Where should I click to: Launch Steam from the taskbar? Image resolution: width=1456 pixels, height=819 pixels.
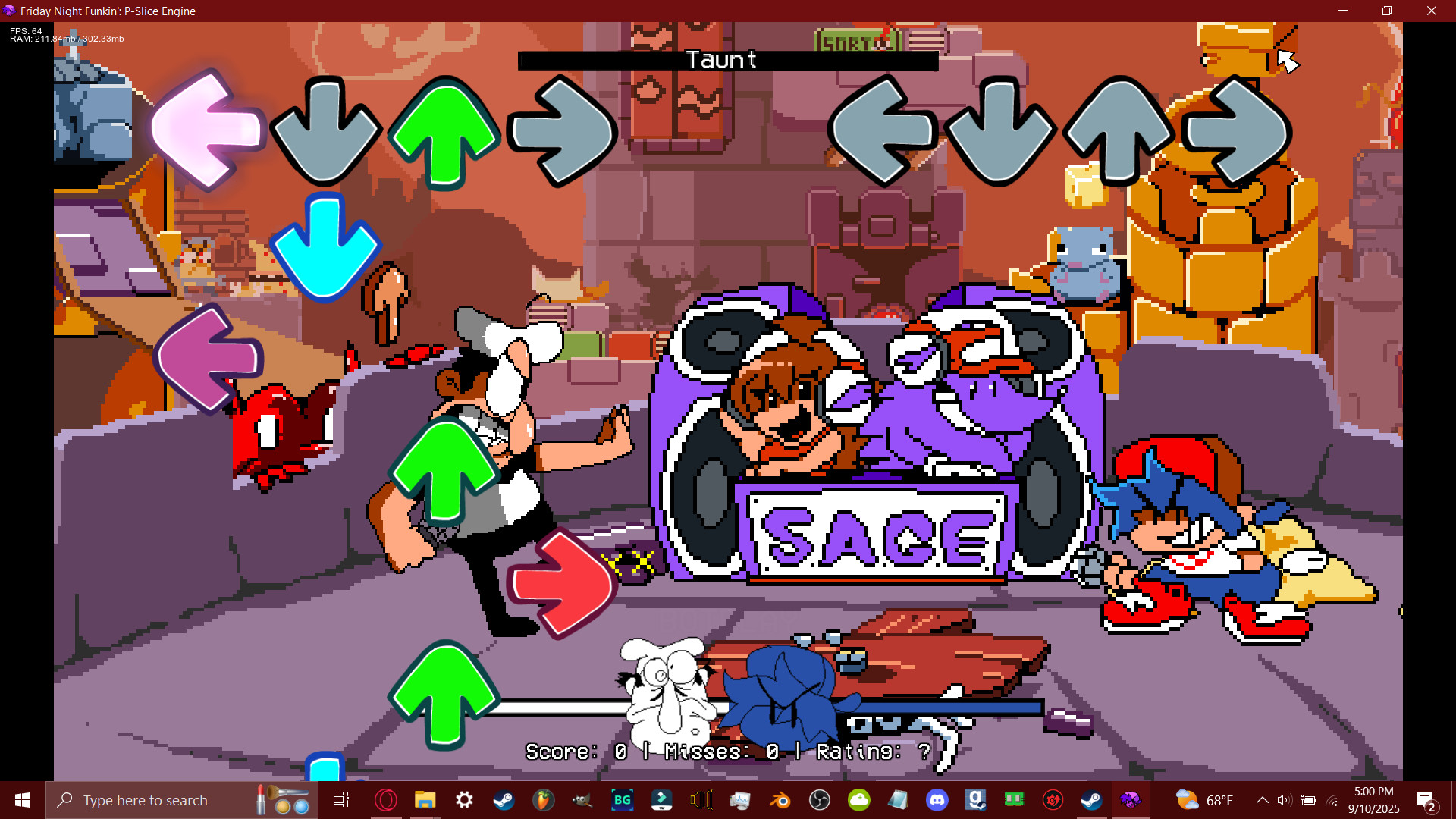(504, 799)
